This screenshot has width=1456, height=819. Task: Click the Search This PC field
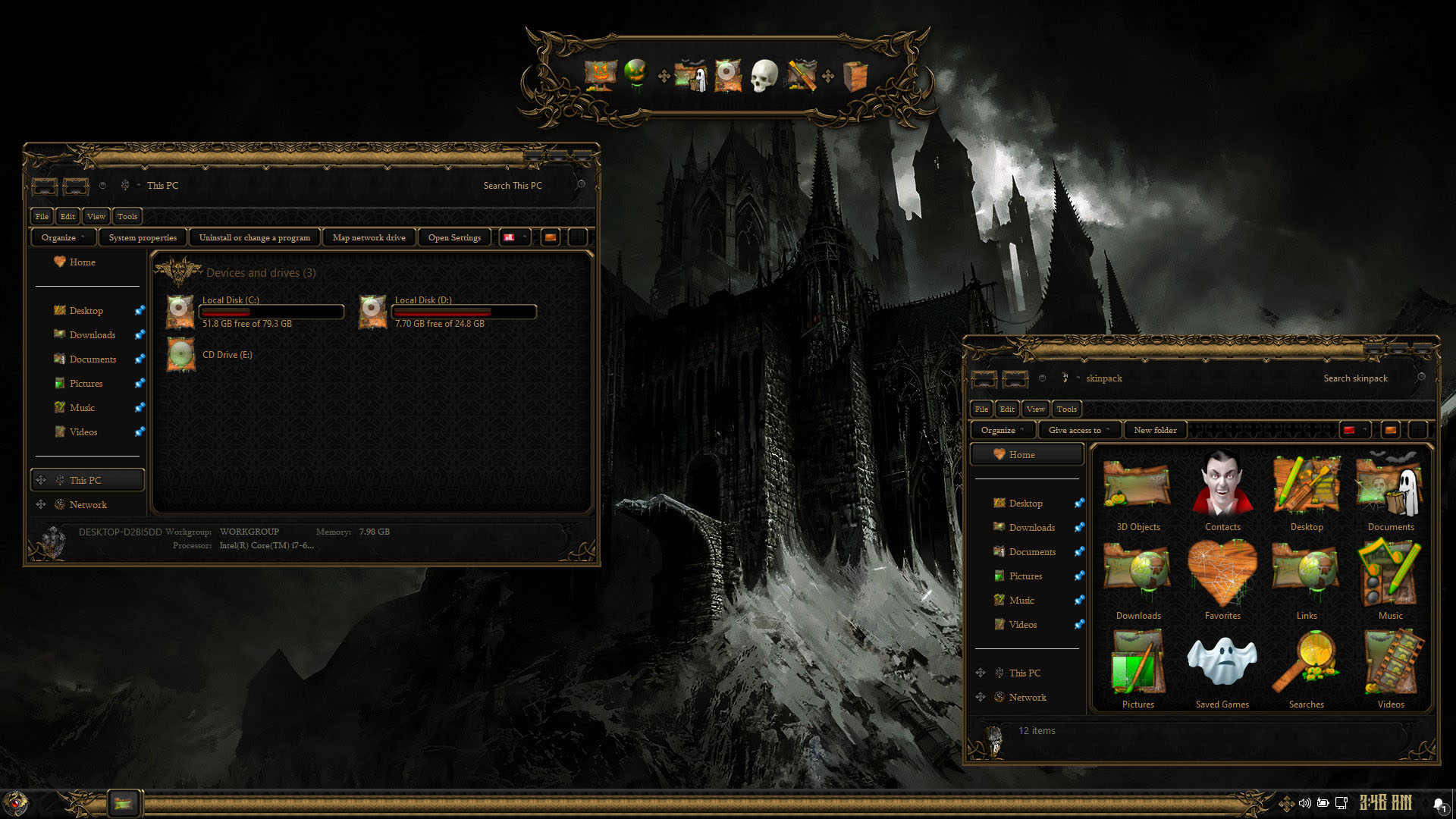523,186
